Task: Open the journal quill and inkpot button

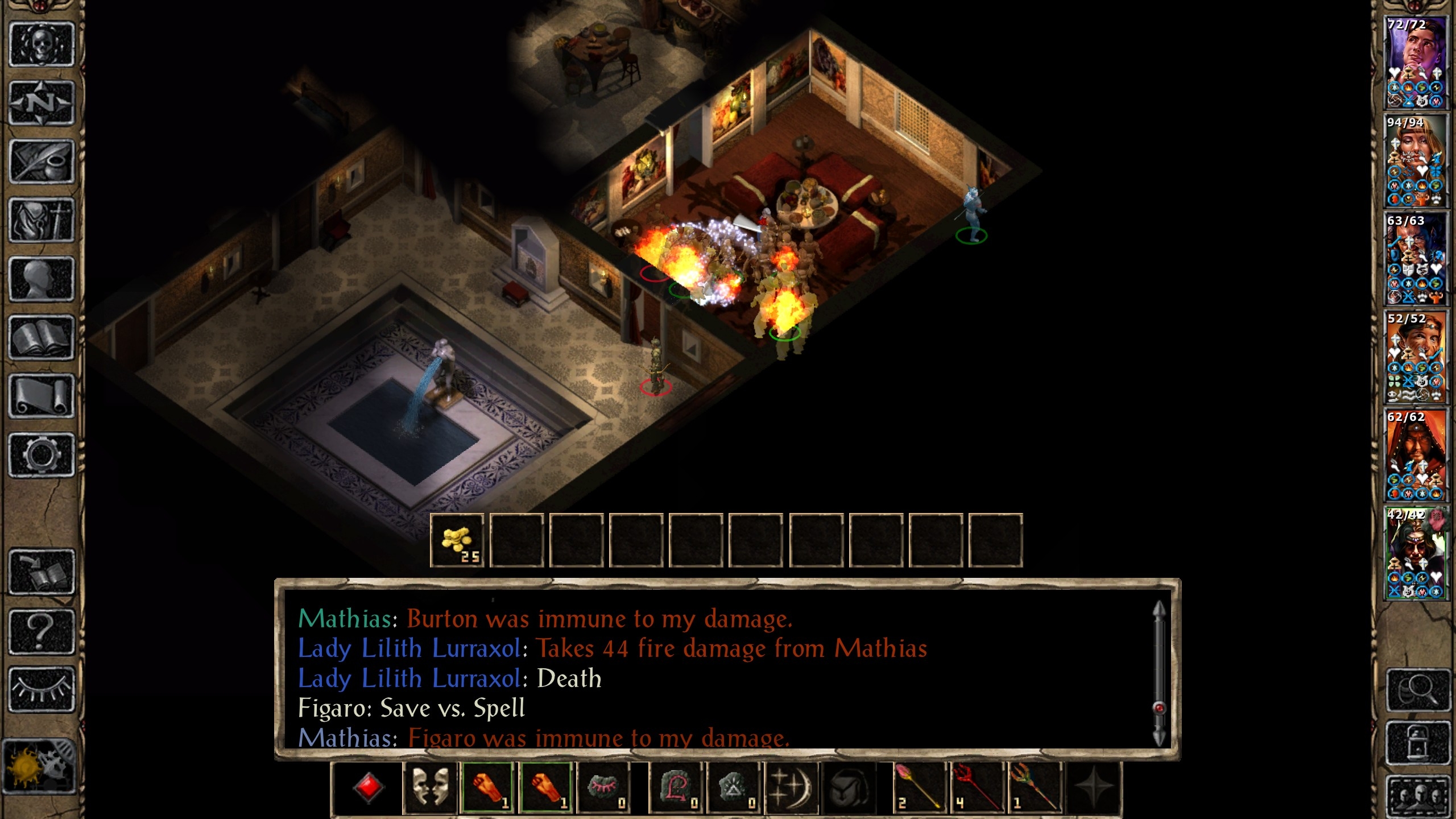Action: pyautogui.click(x=42, y=162)
